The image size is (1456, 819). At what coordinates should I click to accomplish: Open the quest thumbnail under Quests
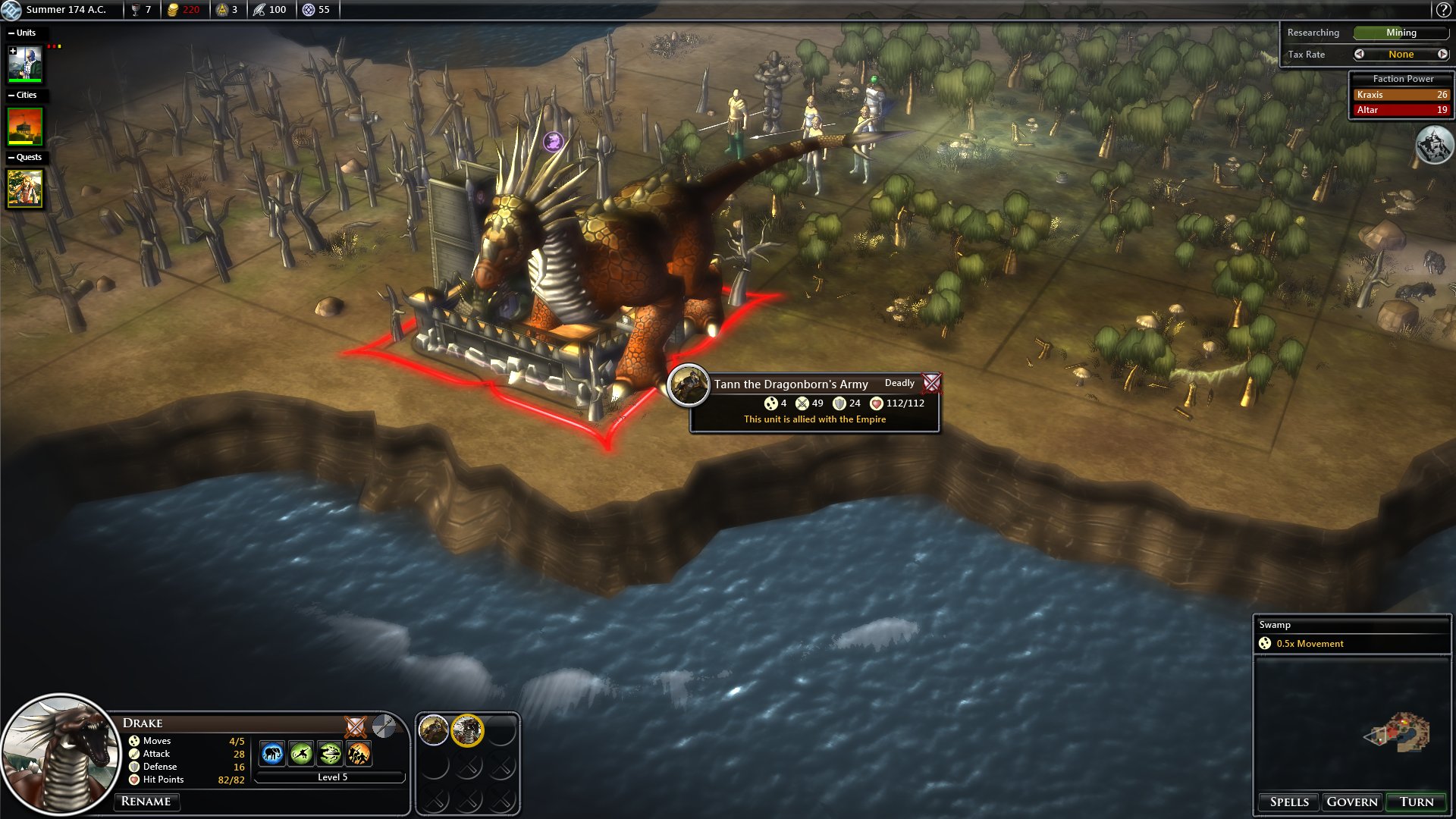[x=25, y=188]
